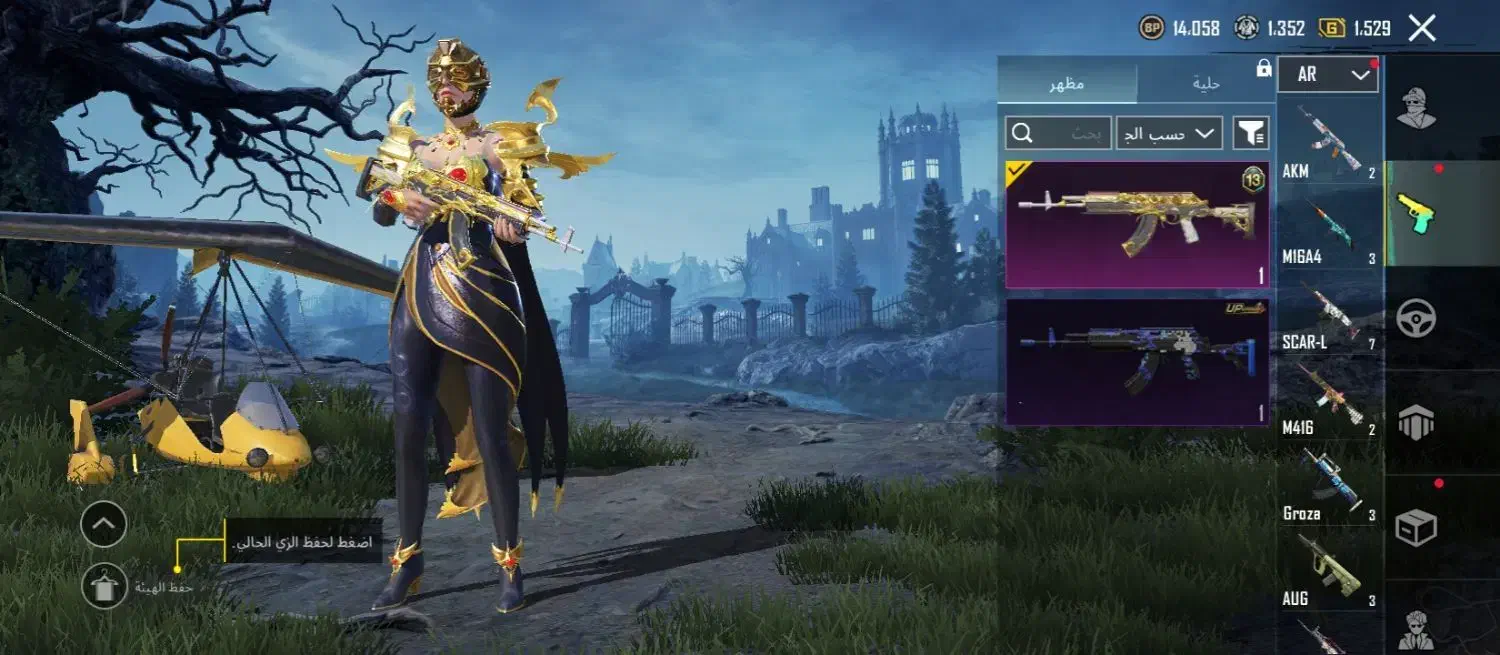Switch to the مظهر tab
This screenshot has width=1500, height=655.
1067,83
